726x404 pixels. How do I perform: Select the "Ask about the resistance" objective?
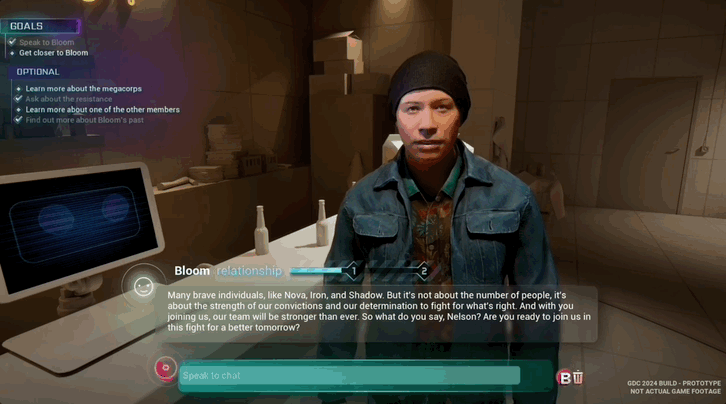pos(71,99)
